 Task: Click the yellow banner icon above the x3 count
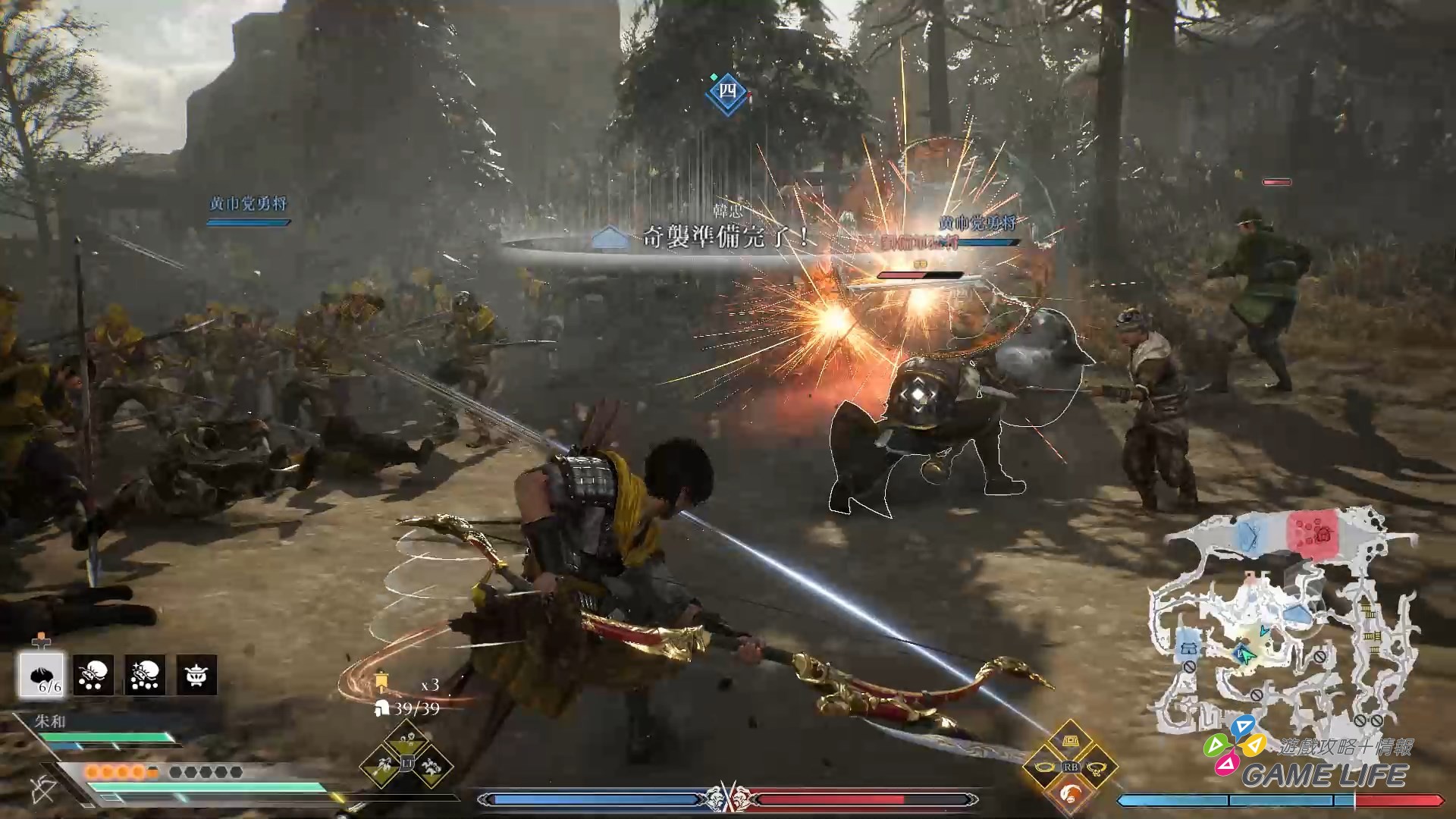(x=381, y=680)
